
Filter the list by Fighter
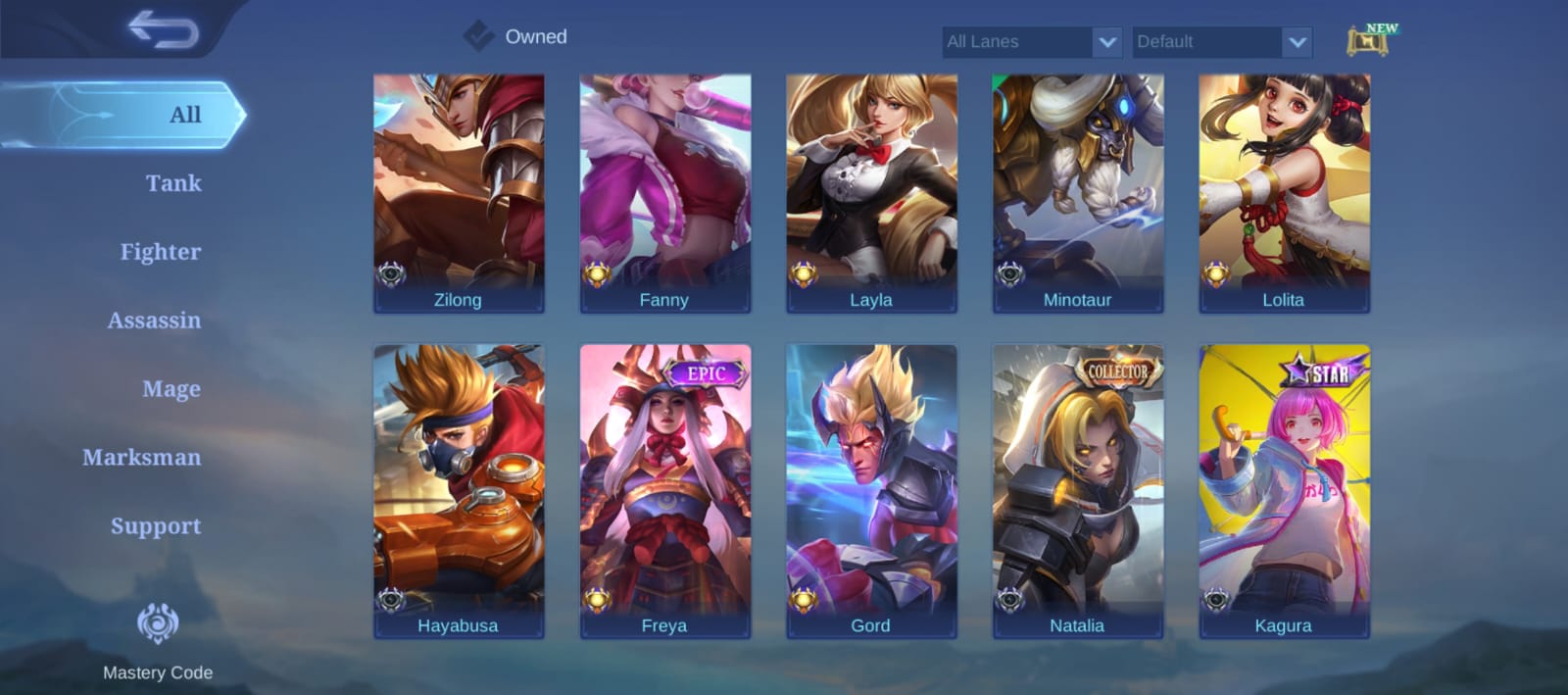pos(161,252)
